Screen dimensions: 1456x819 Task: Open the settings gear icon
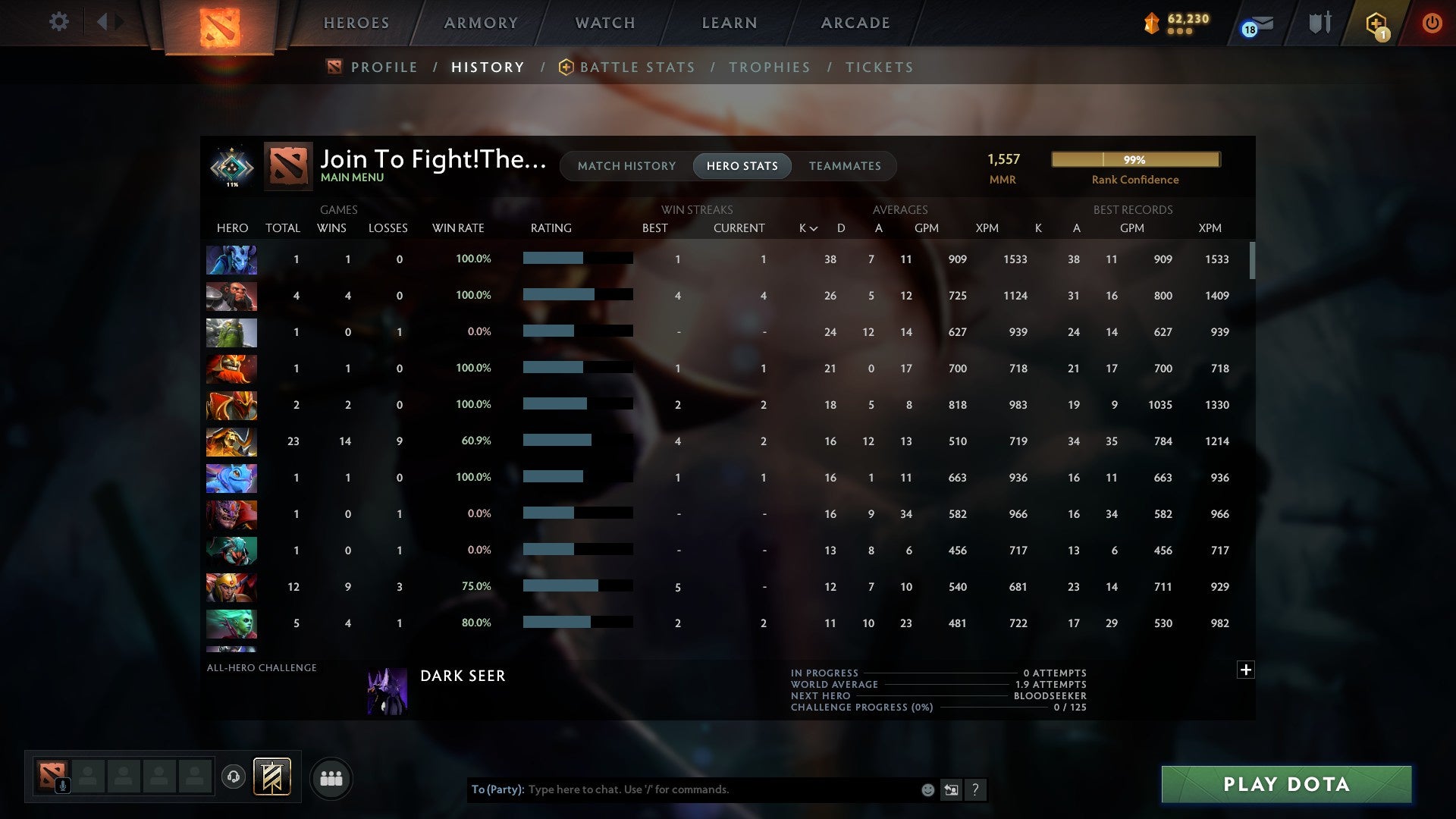(59, 22)
